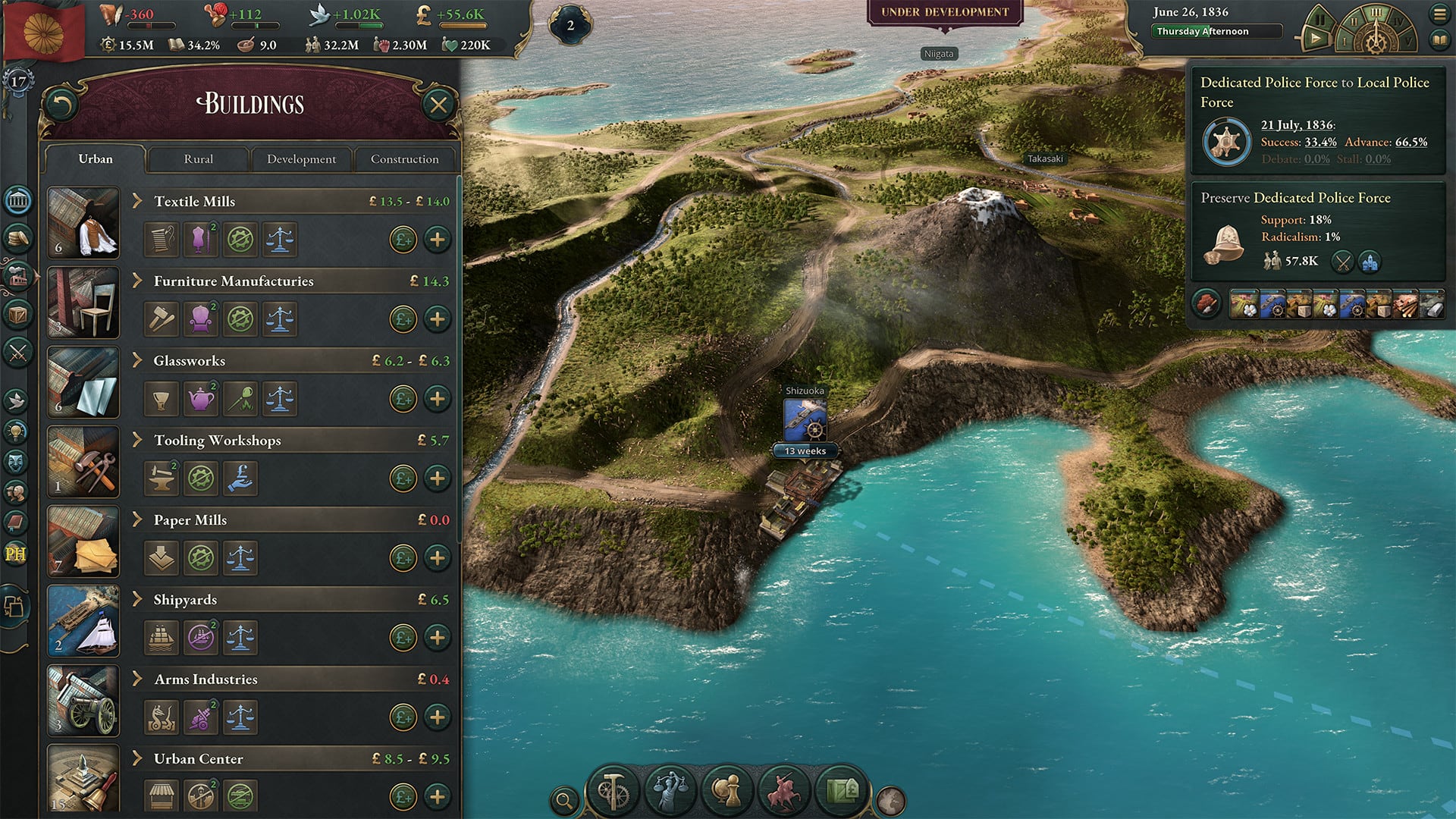The width and height of the screenshot is (1456, 819).
Task: Open the military lens with cavalry rider
Action: click(783, 791)
